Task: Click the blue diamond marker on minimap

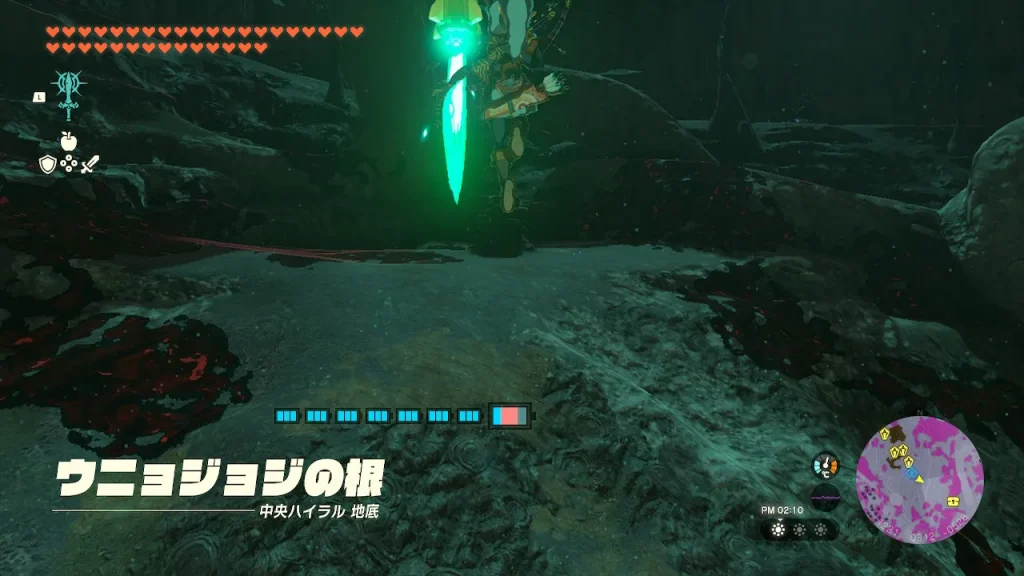Action: tap(913, 474)
